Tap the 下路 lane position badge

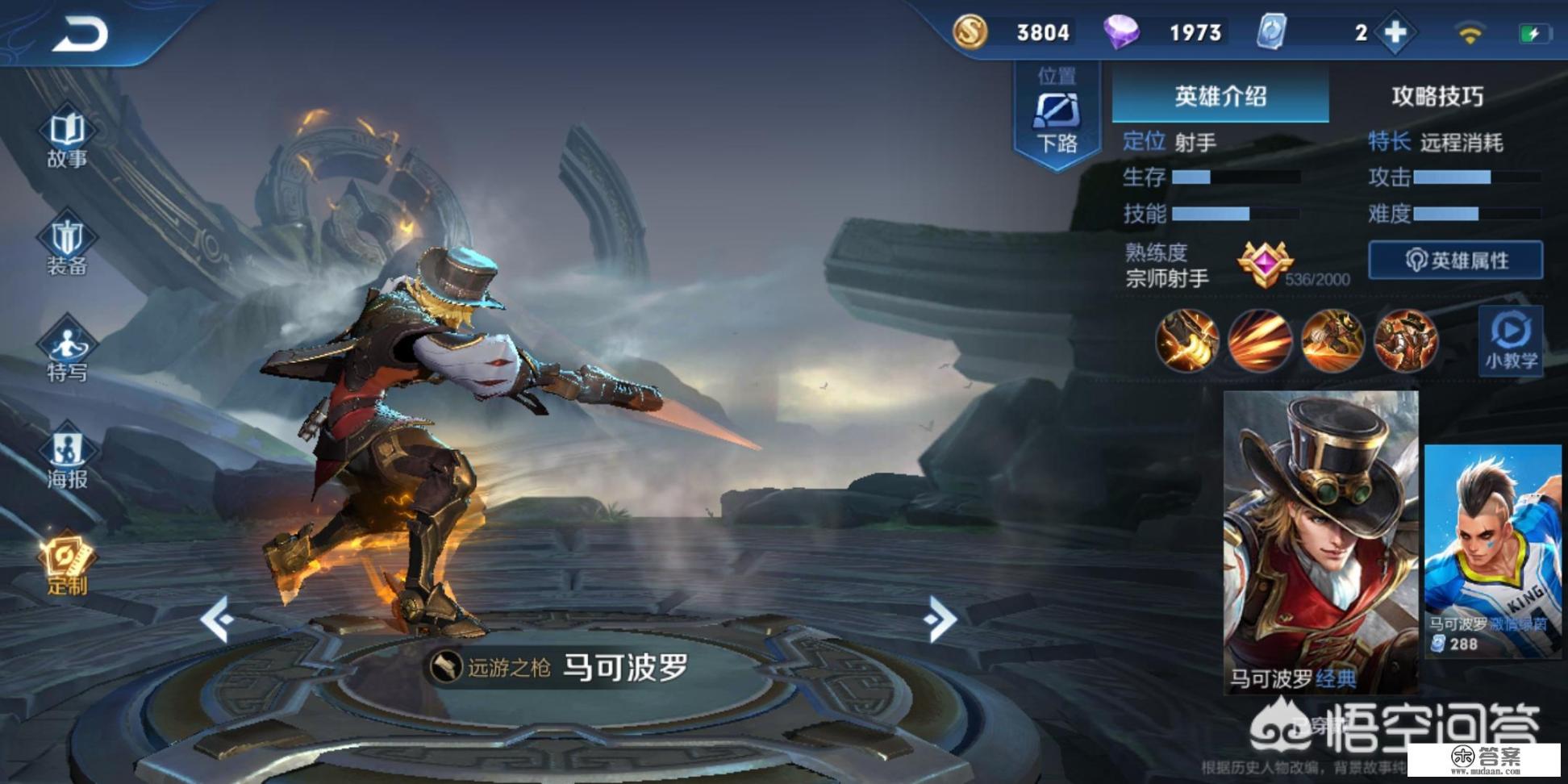1057,117
